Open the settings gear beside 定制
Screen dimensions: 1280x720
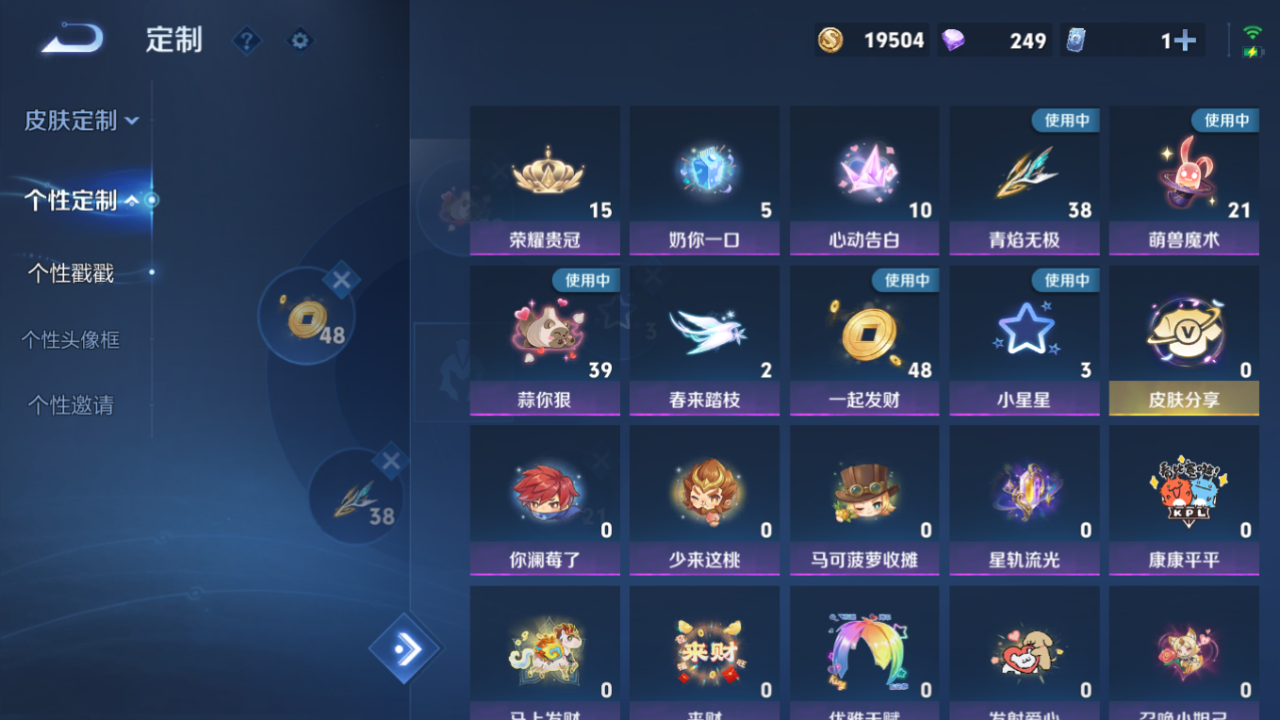tap(299, 41)
